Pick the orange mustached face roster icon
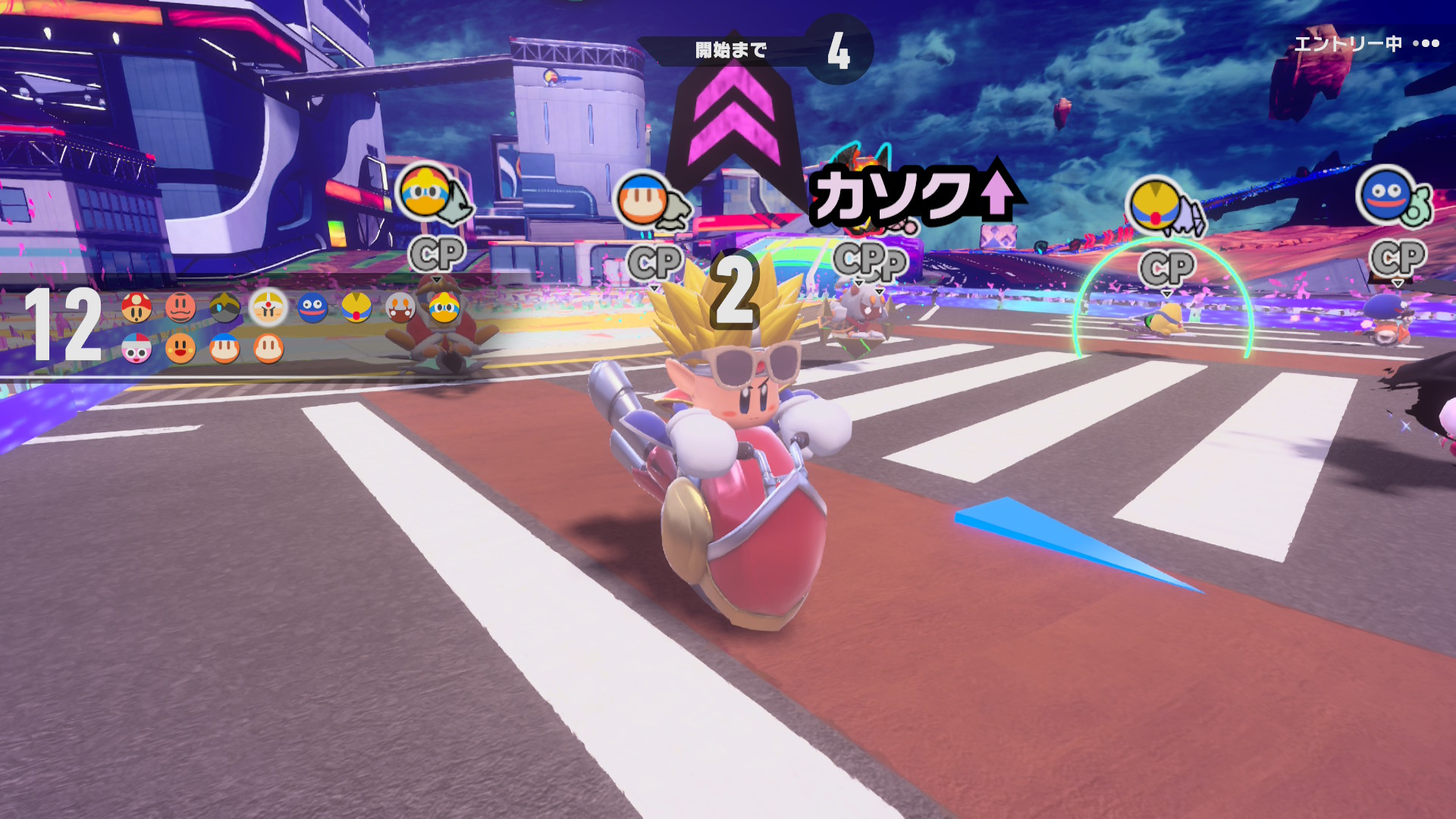 click(x=180, y=307)
